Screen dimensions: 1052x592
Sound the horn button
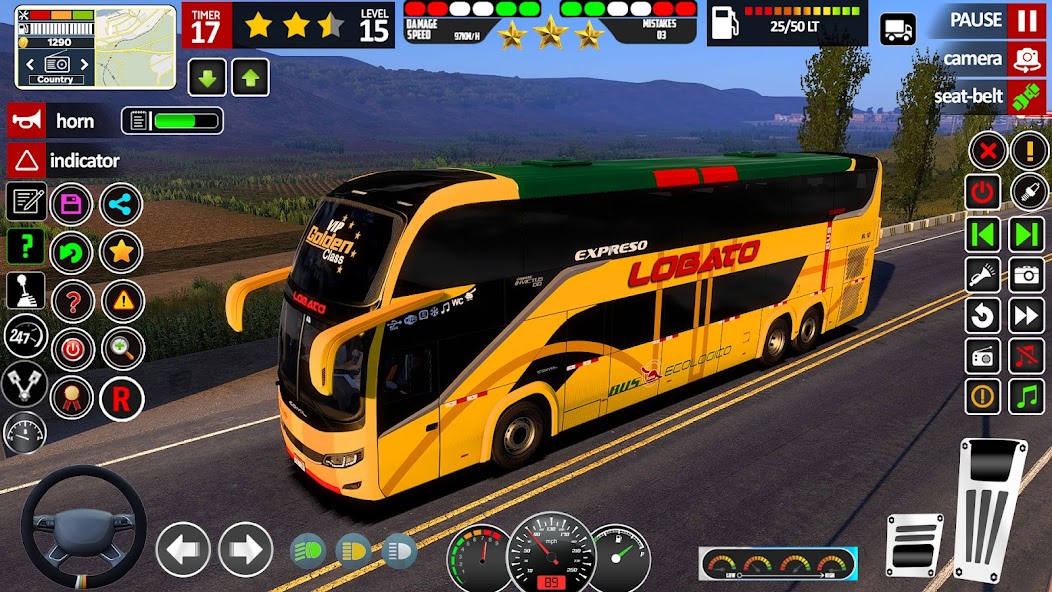(x=25, y=121)
